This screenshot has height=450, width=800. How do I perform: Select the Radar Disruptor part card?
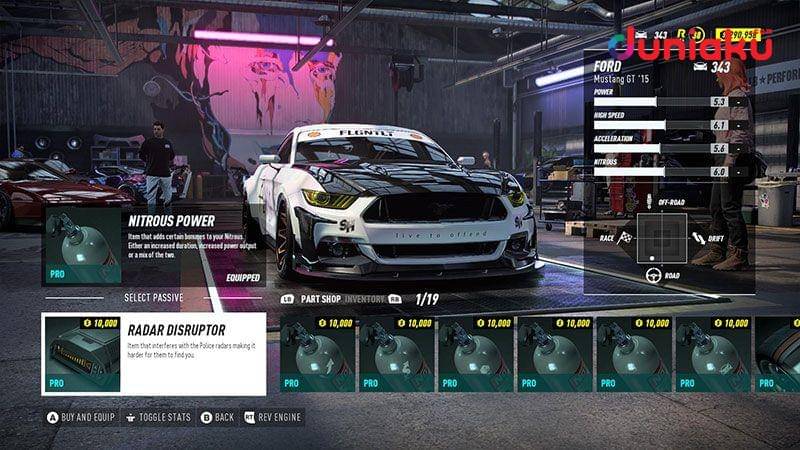(x=154, y=354)
